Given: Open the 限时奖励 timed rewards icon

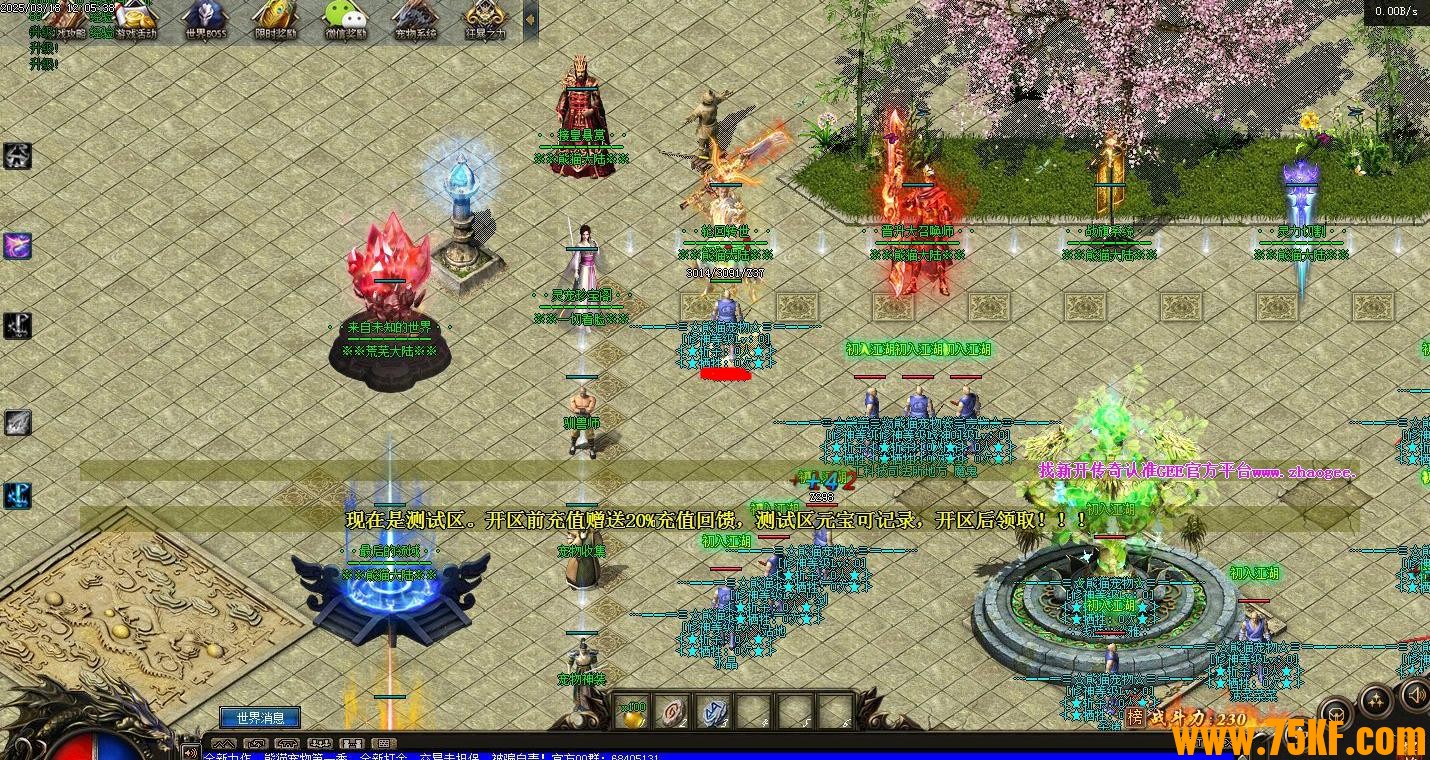Looking at the screenshot, I should 275,19.
